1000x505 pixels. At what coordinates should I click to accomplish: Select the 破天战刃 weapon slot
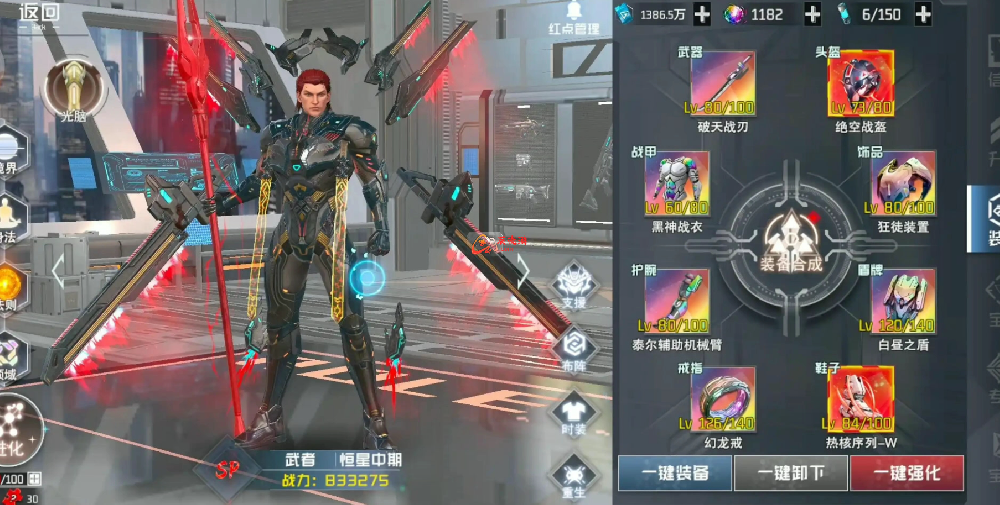[718, 84]
